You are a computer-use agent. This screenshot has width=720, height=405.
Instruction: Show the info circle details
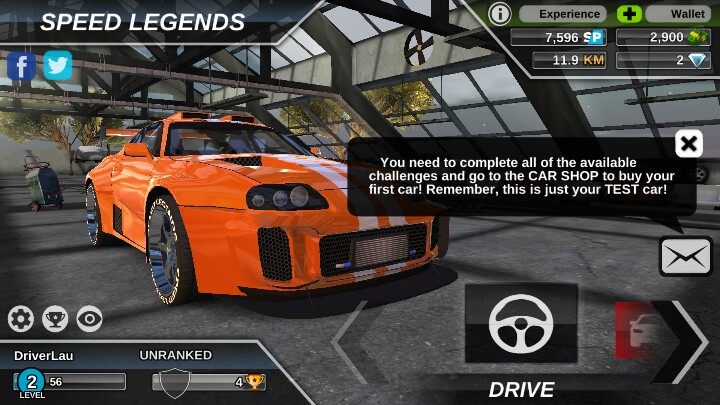(500, 14)
